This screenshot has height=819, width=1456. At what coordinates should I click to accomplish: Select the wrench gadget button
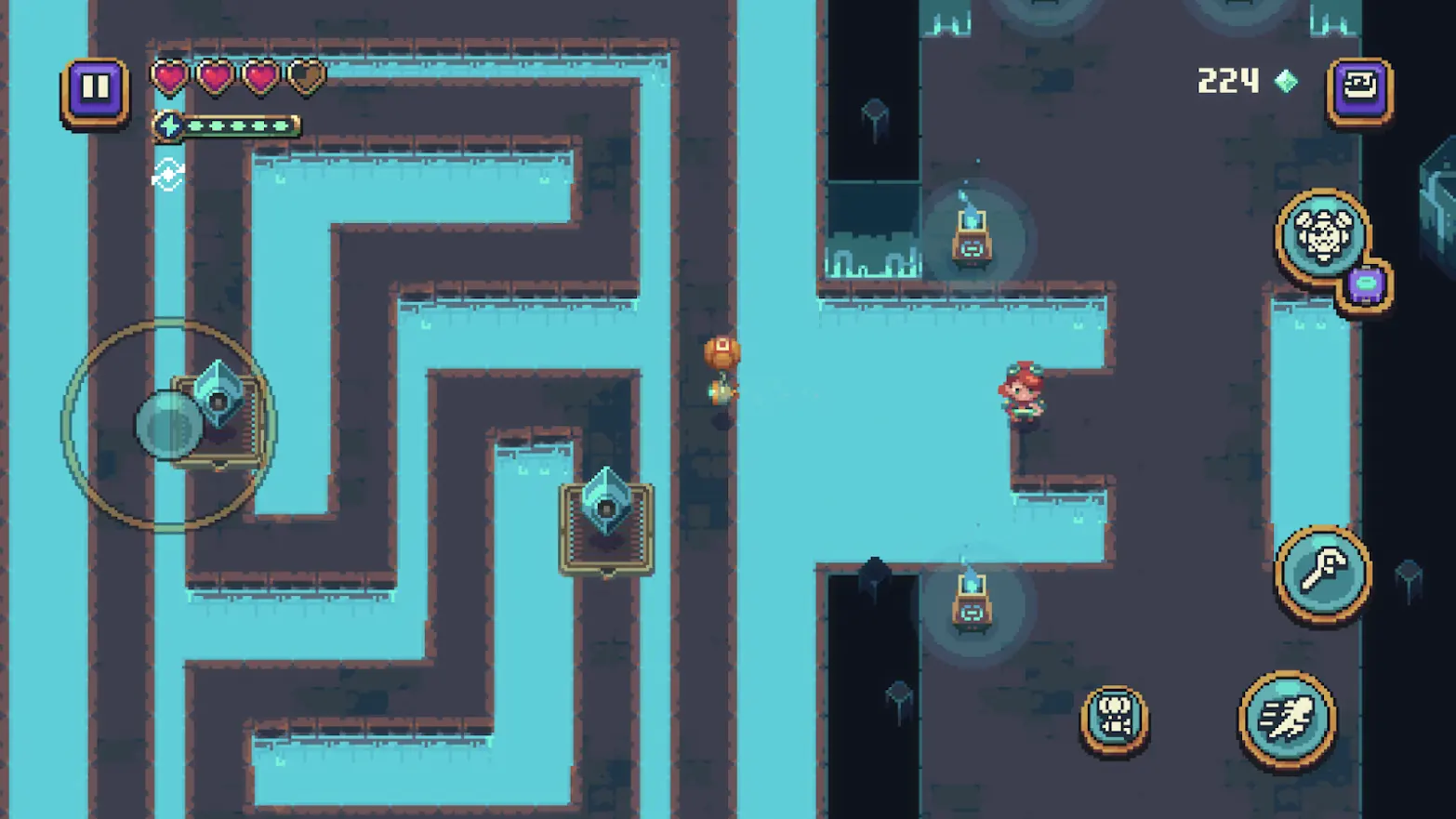click(1324, 571)
